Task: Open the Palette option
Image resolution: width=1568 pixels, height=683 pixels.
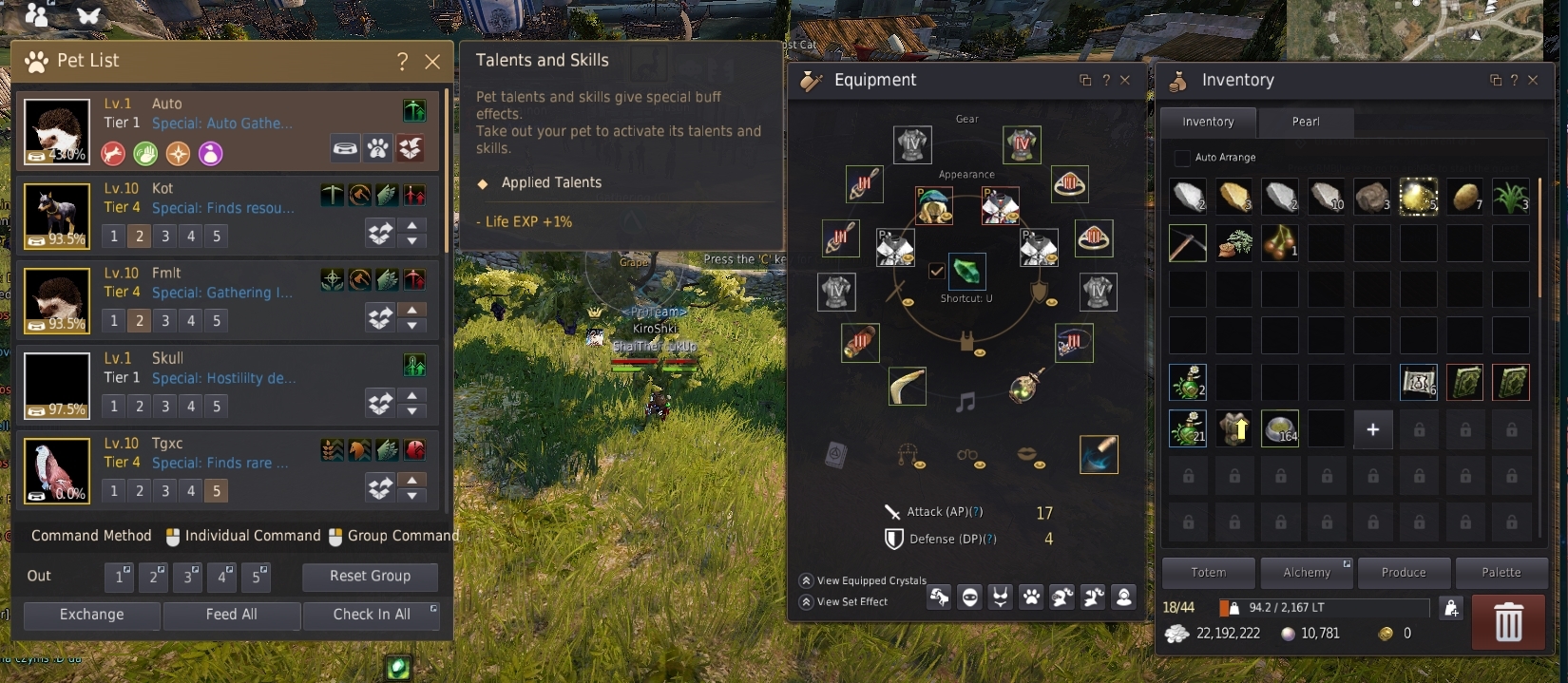Action: [x=1501, y=573]
